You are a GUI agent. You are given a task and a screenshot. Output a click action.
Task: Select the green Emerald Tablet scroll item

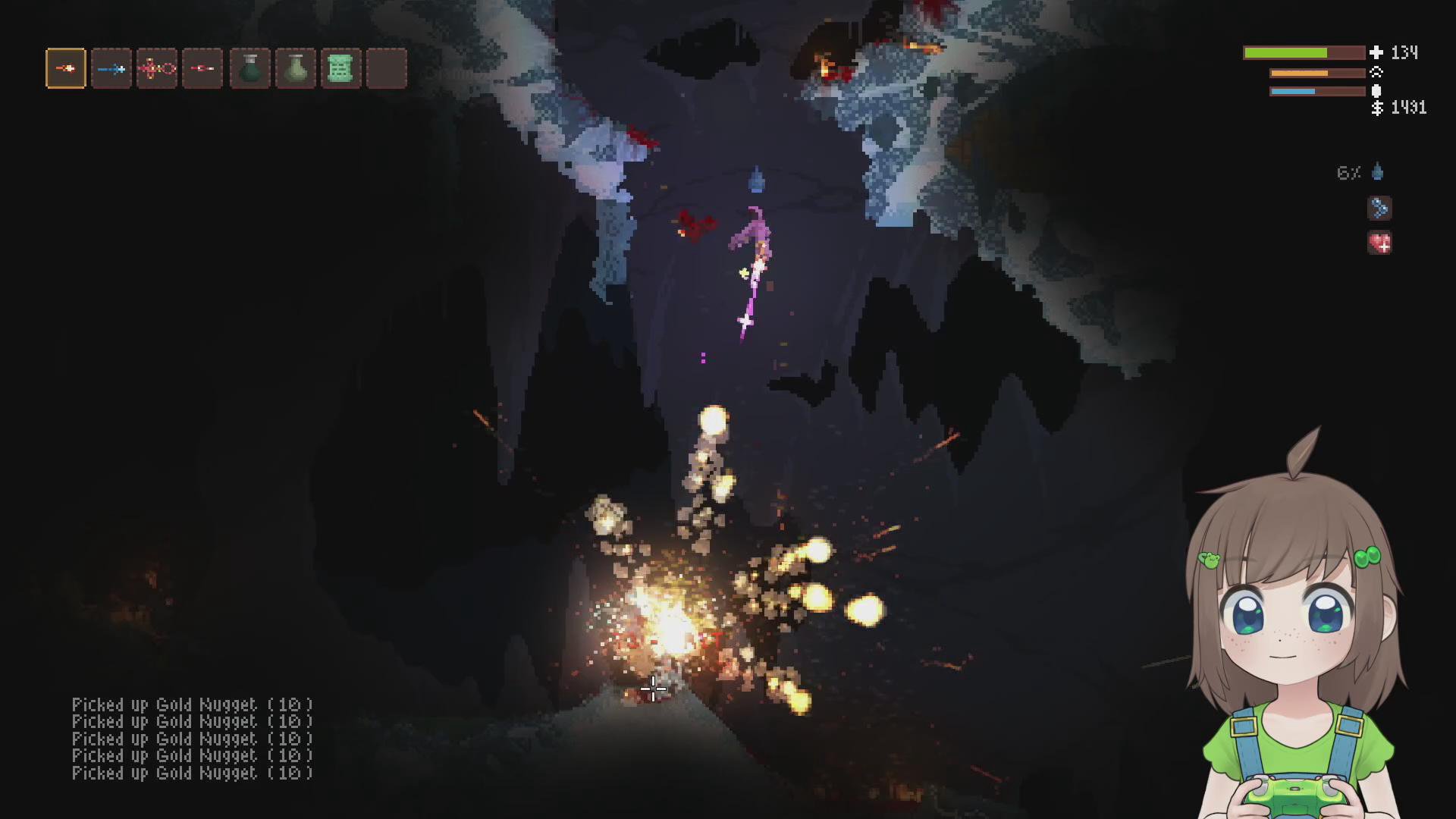(x=341, y=68)
